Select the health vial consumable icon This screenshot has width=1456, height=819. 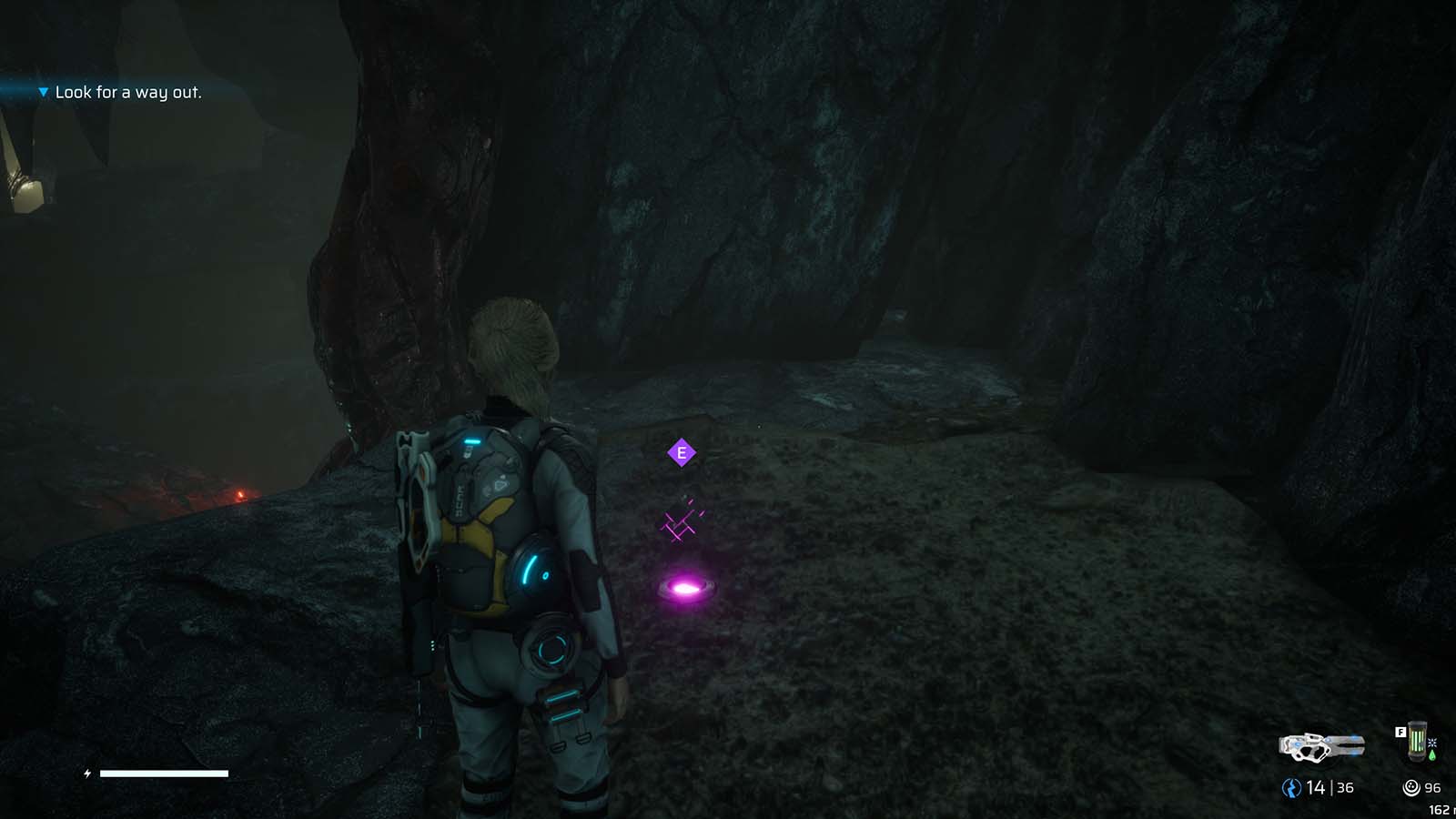pyautogui.click(x=1416, y=740)
